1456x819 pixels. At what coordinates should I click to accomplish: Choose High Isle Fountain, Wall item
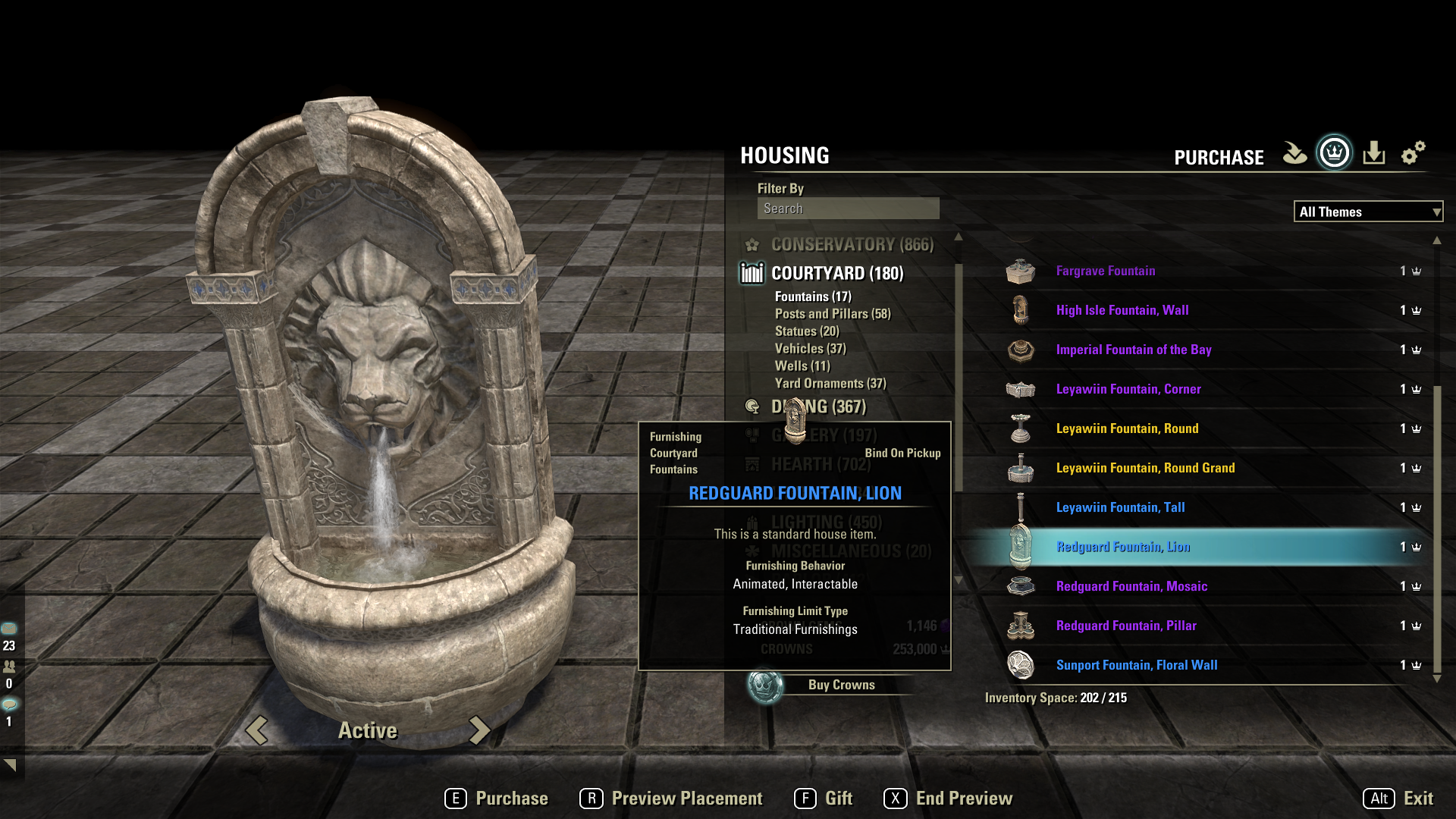click(x=1122, y=310)
